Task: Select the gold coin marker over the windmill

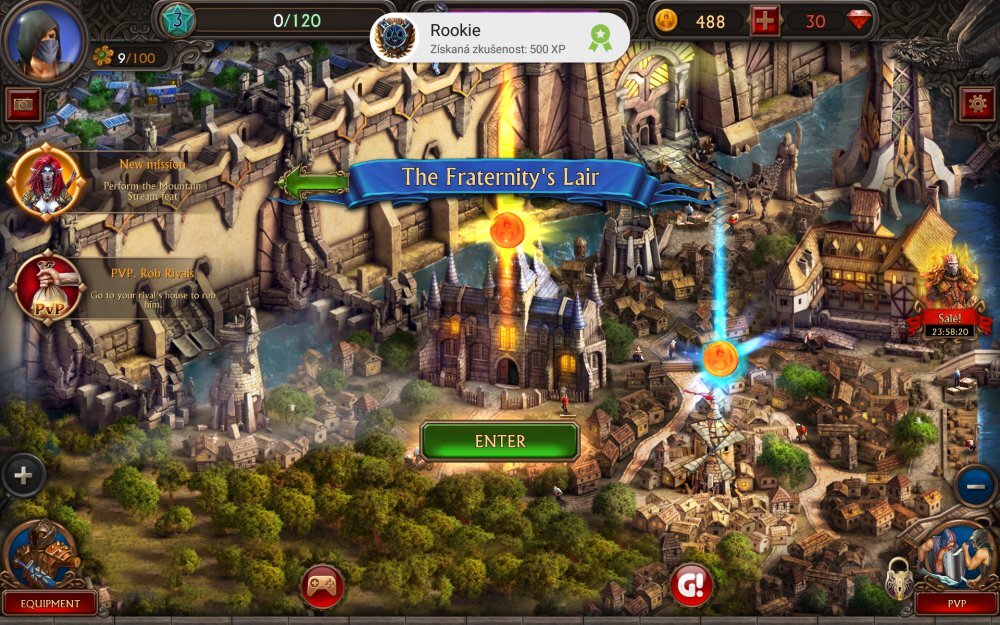Action: click(x=720, y=358)
